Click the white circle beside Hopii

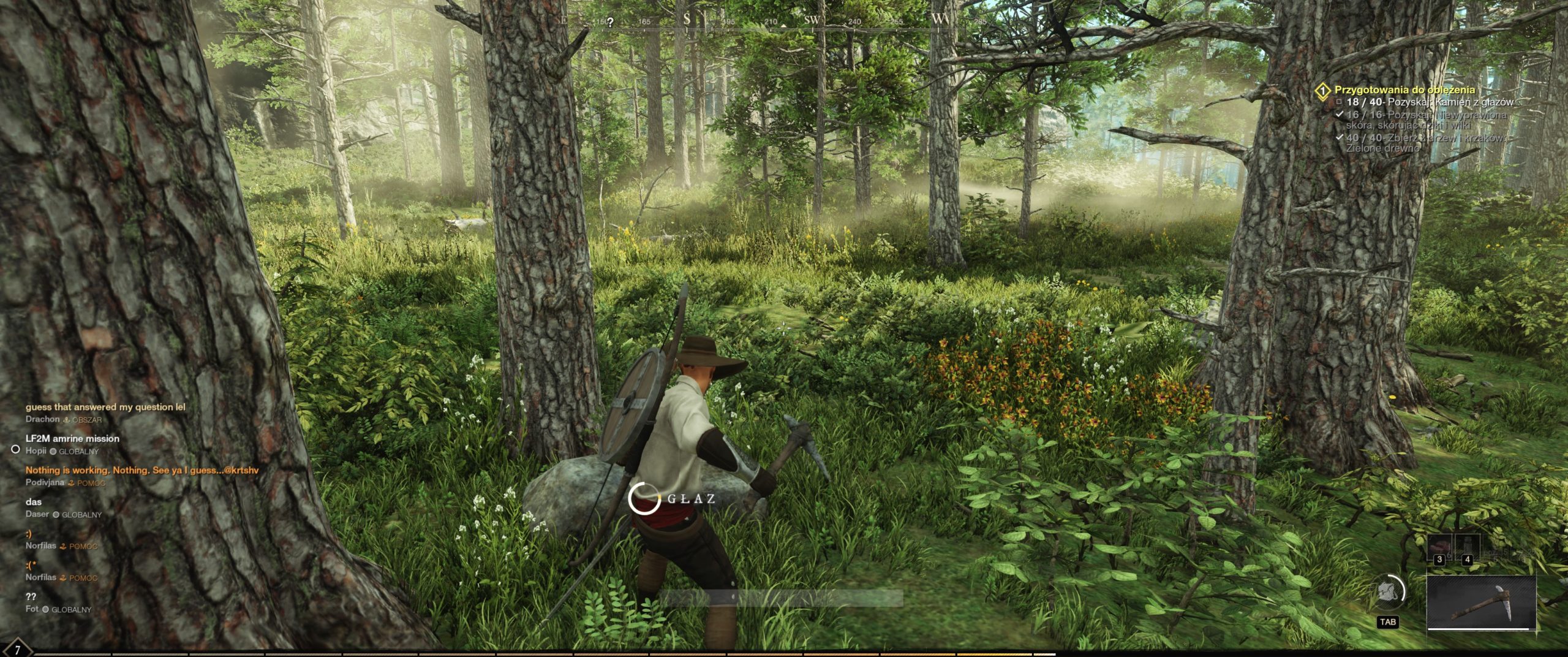[16, 449]
